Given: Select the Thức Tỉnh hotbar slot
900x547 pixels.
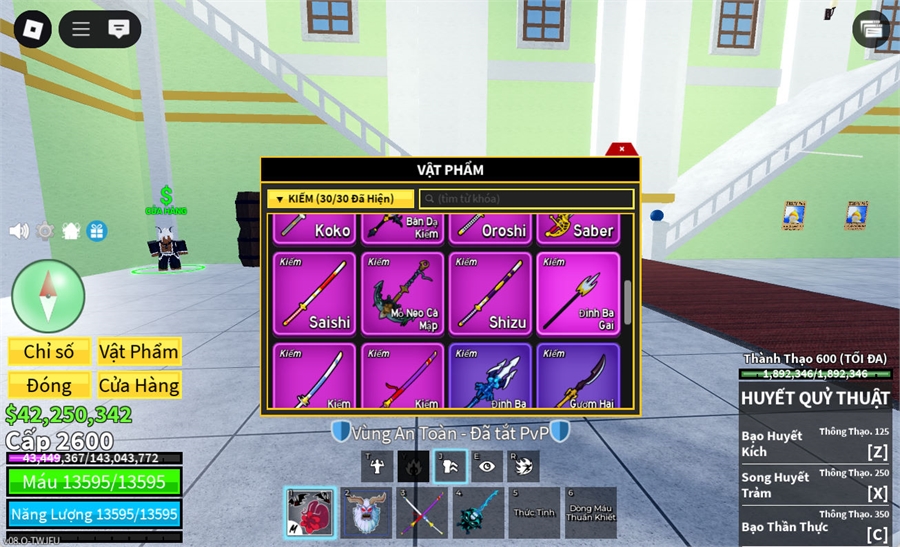Looking at the screenshot, I should pos(534,513).
